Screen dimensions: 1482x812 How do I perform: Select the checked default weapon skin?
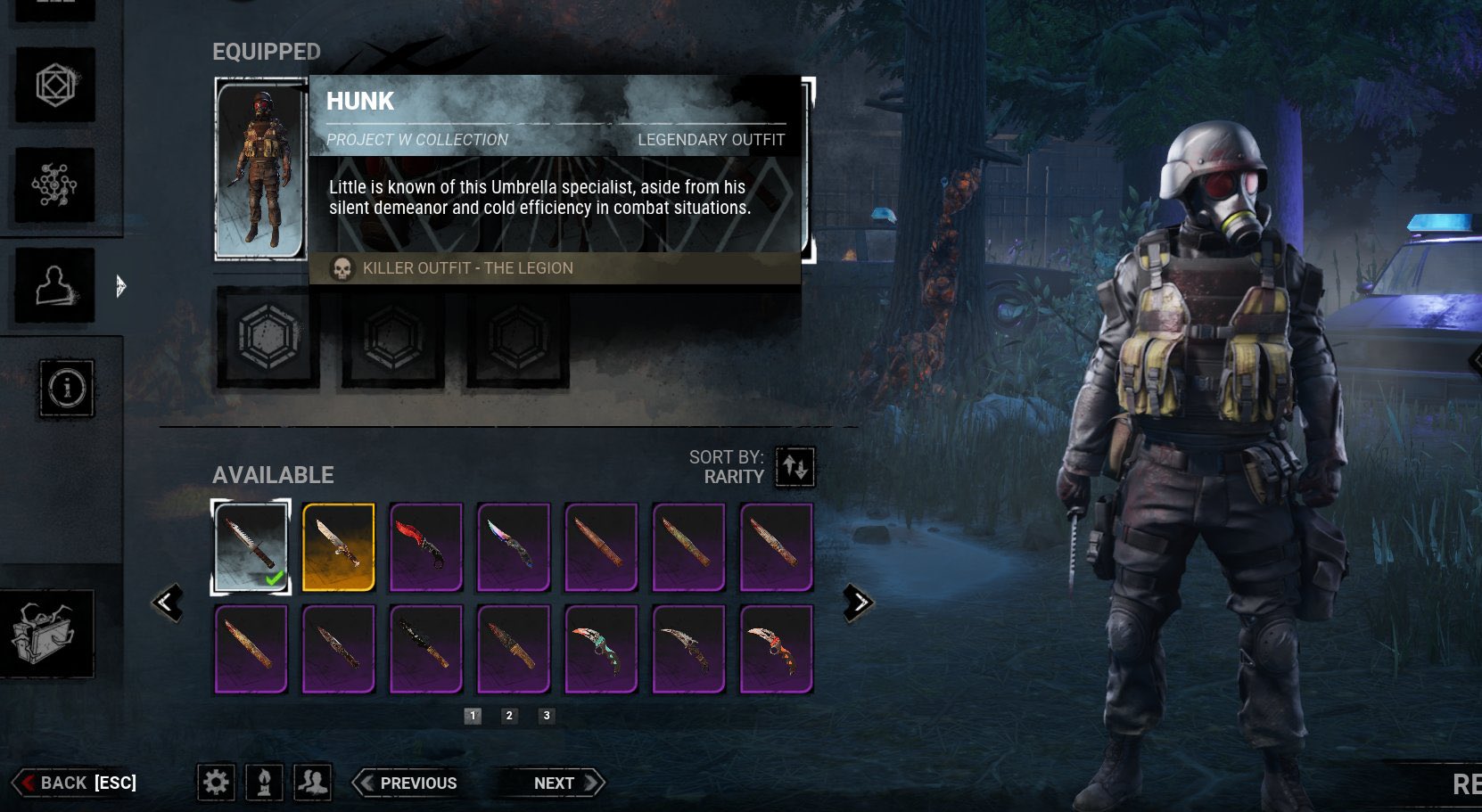252,546
